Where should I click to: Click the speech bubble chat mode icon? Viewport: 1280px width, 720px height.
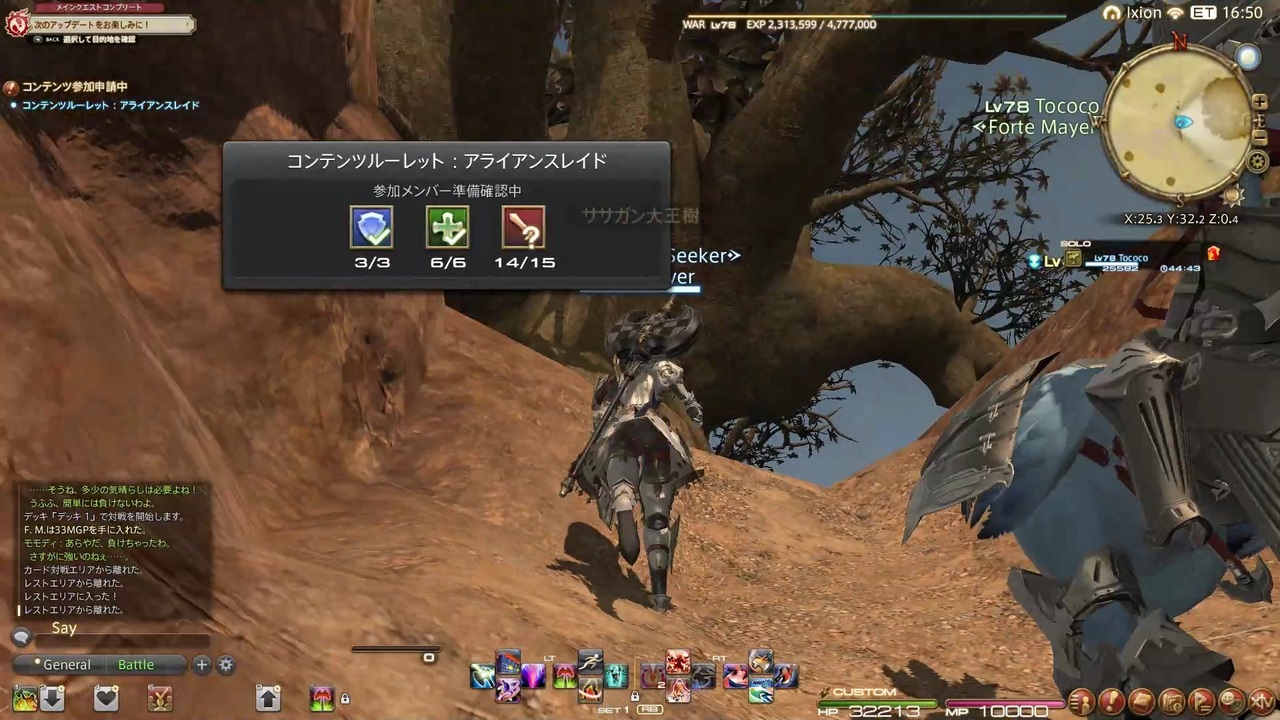coord(22,637)
